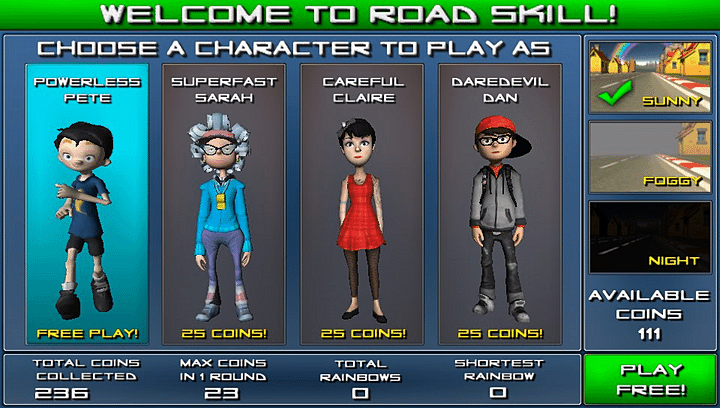Screen dimensions: 720x408
Task: Select Daredevil Dan character card
Action: (497, 205)
